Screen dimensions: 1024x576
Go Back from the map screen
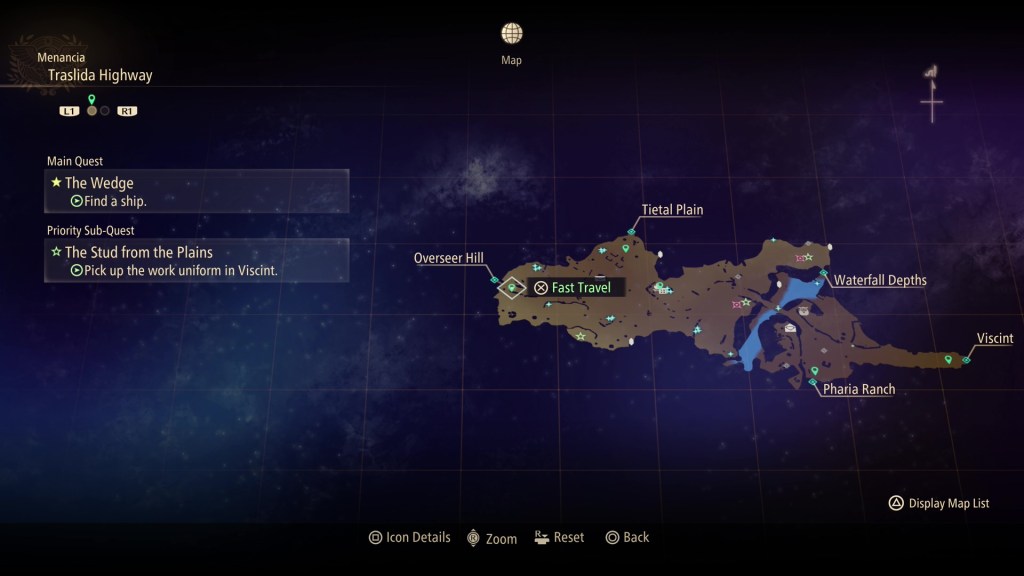[627, 538]
